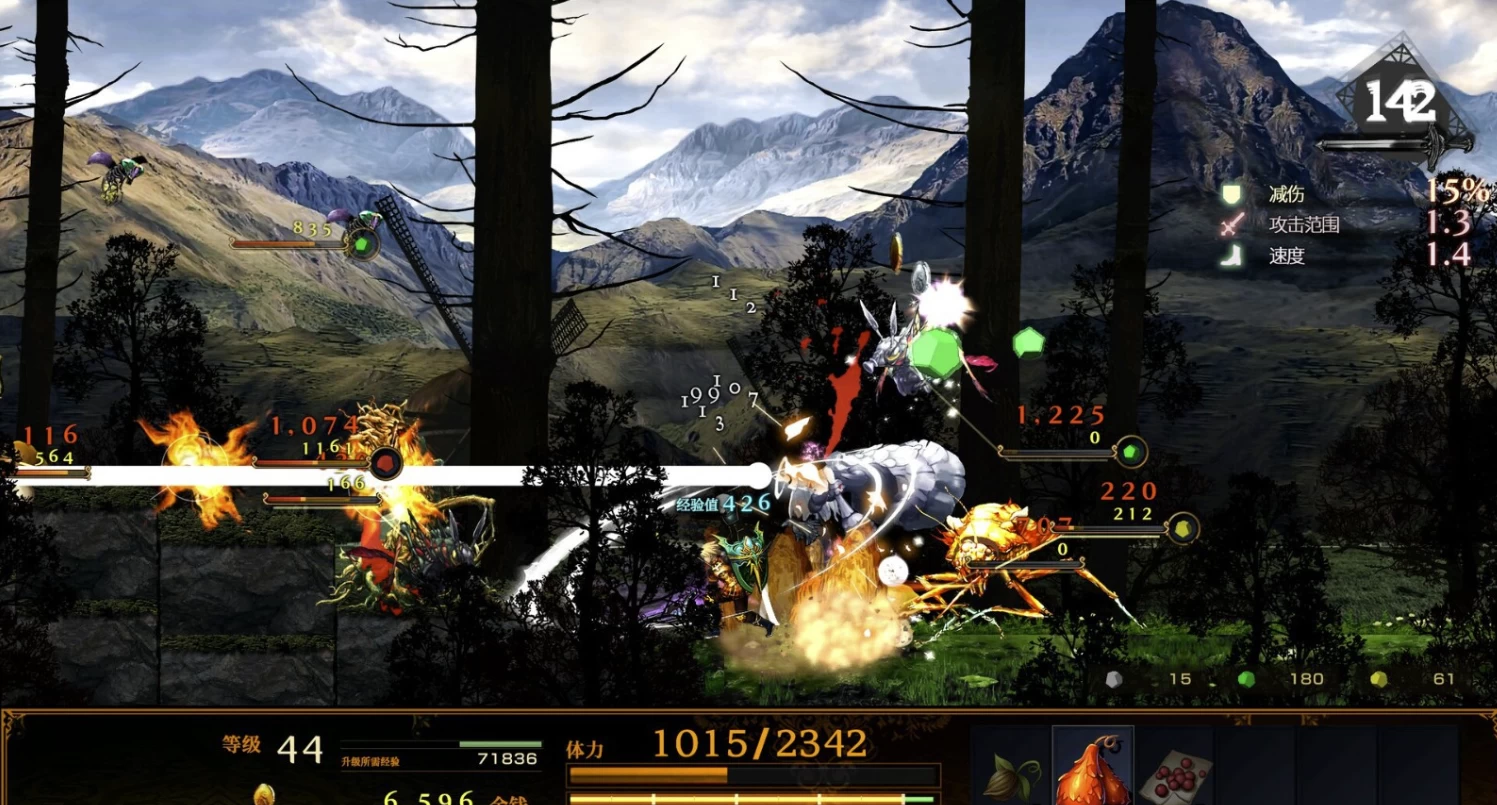Click the white stone resource icon
The height and width of the screenshot is (805, 1497).
pos(1113,679)
